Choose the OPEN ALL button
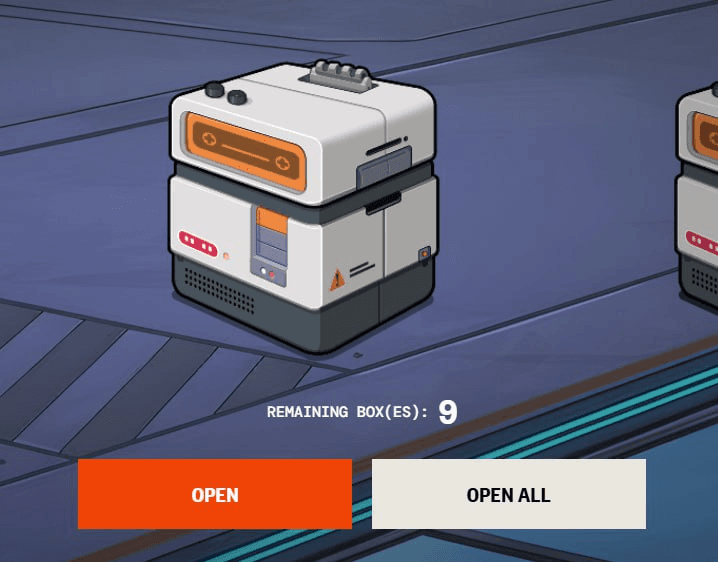 [x=508, y=494]
